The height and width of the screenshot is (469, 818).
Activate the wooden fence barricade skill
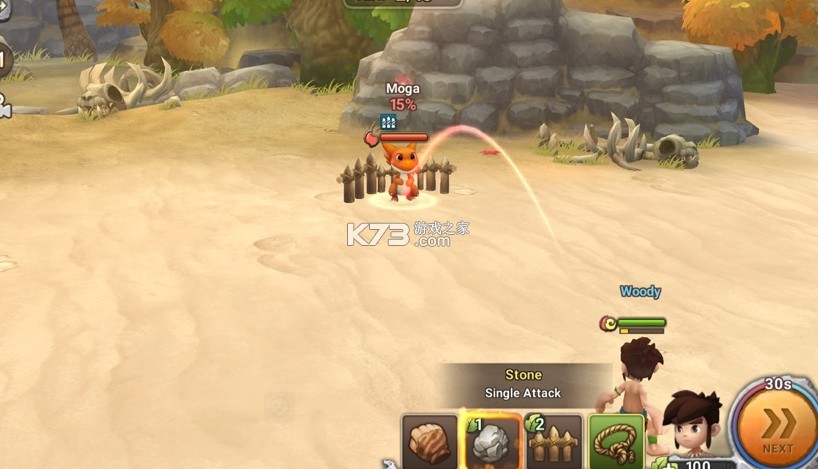(x=553, y=442)
